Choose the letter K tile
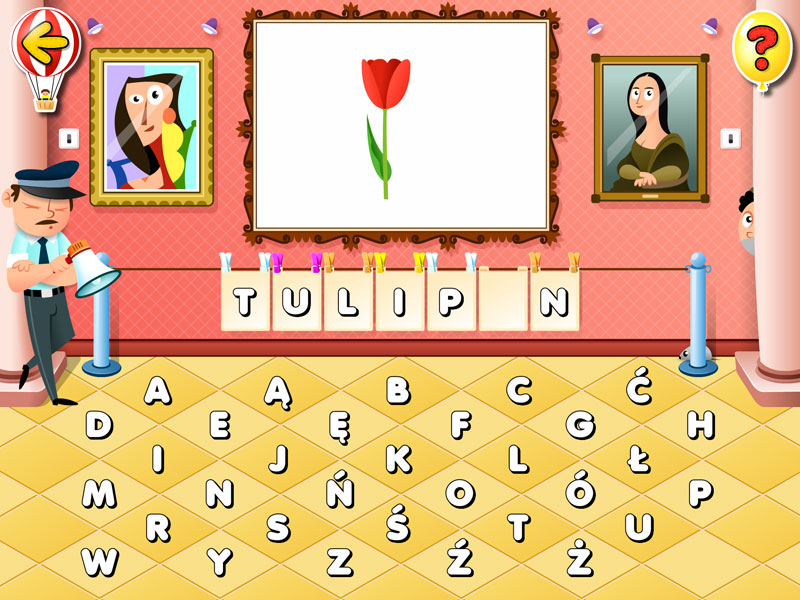 click(398, 459)
